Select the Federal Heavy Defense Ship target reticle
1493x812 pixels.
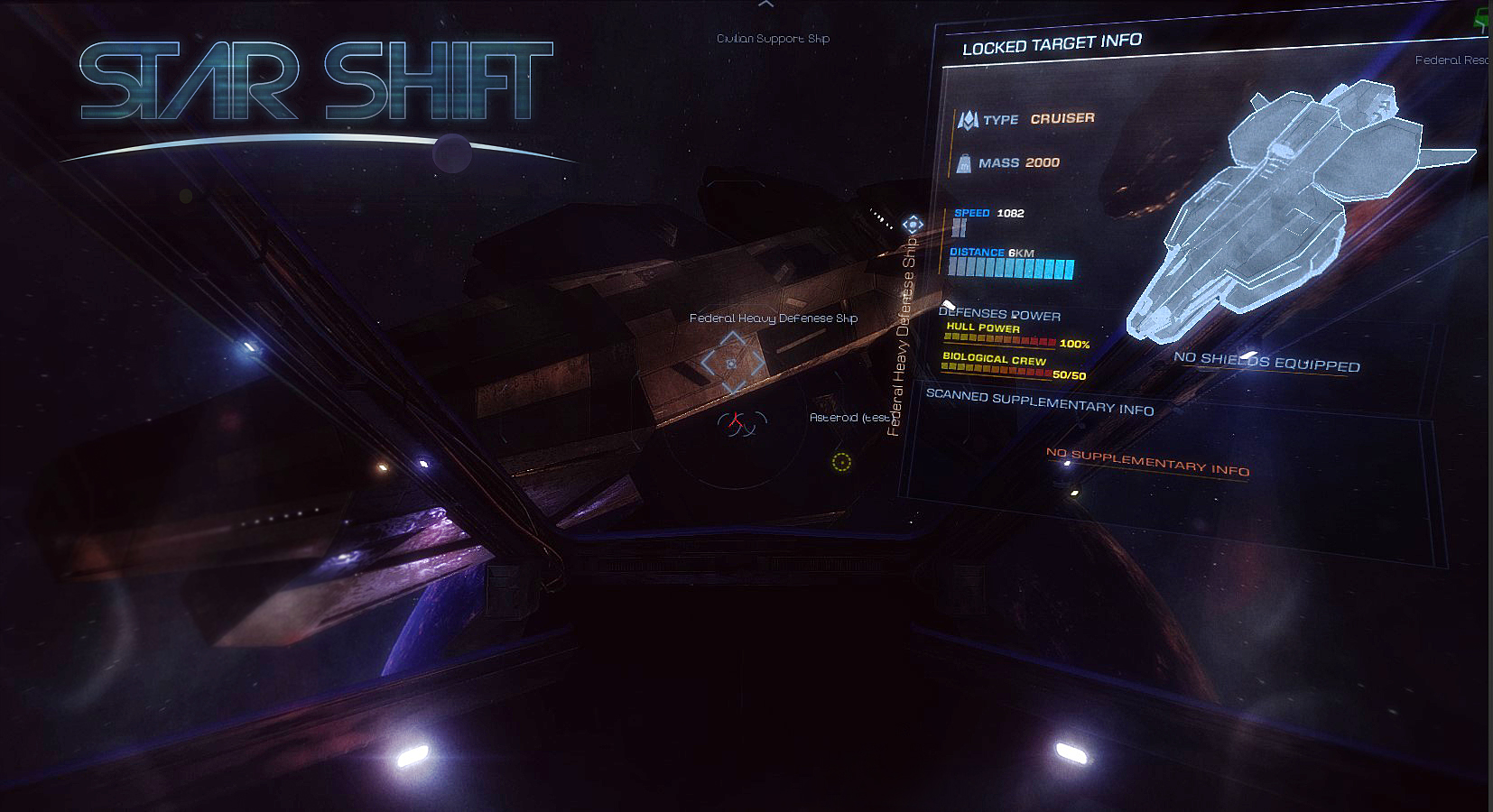732,363
